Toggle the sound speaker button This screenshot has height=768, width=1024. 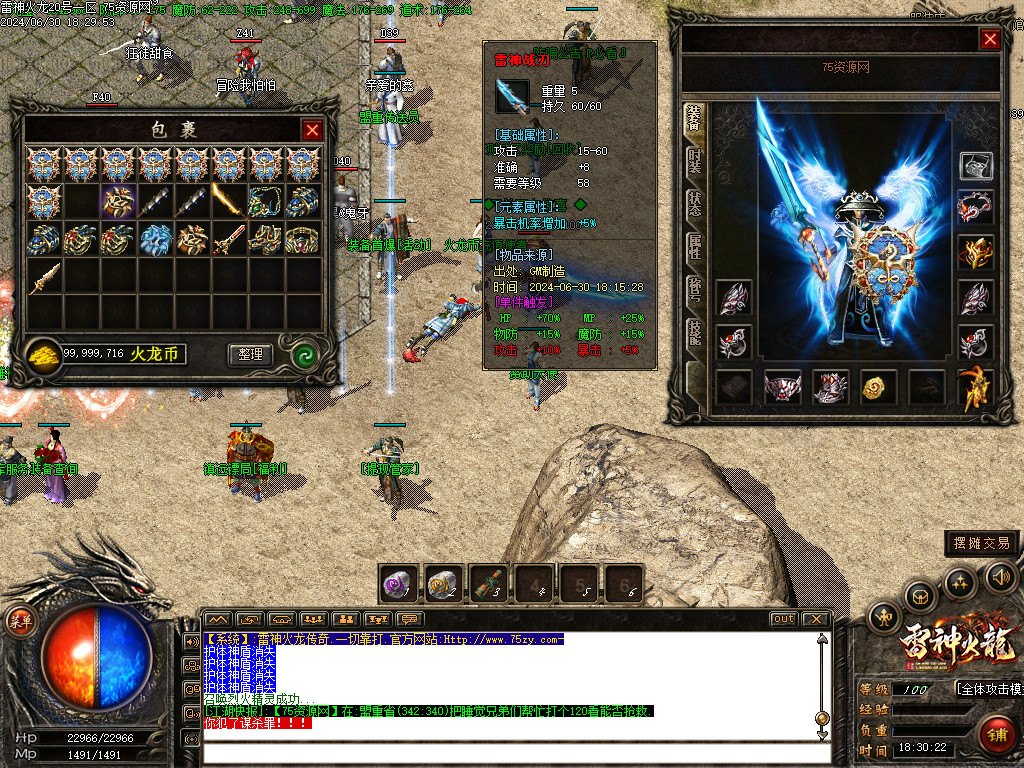tap(1000, 577)
